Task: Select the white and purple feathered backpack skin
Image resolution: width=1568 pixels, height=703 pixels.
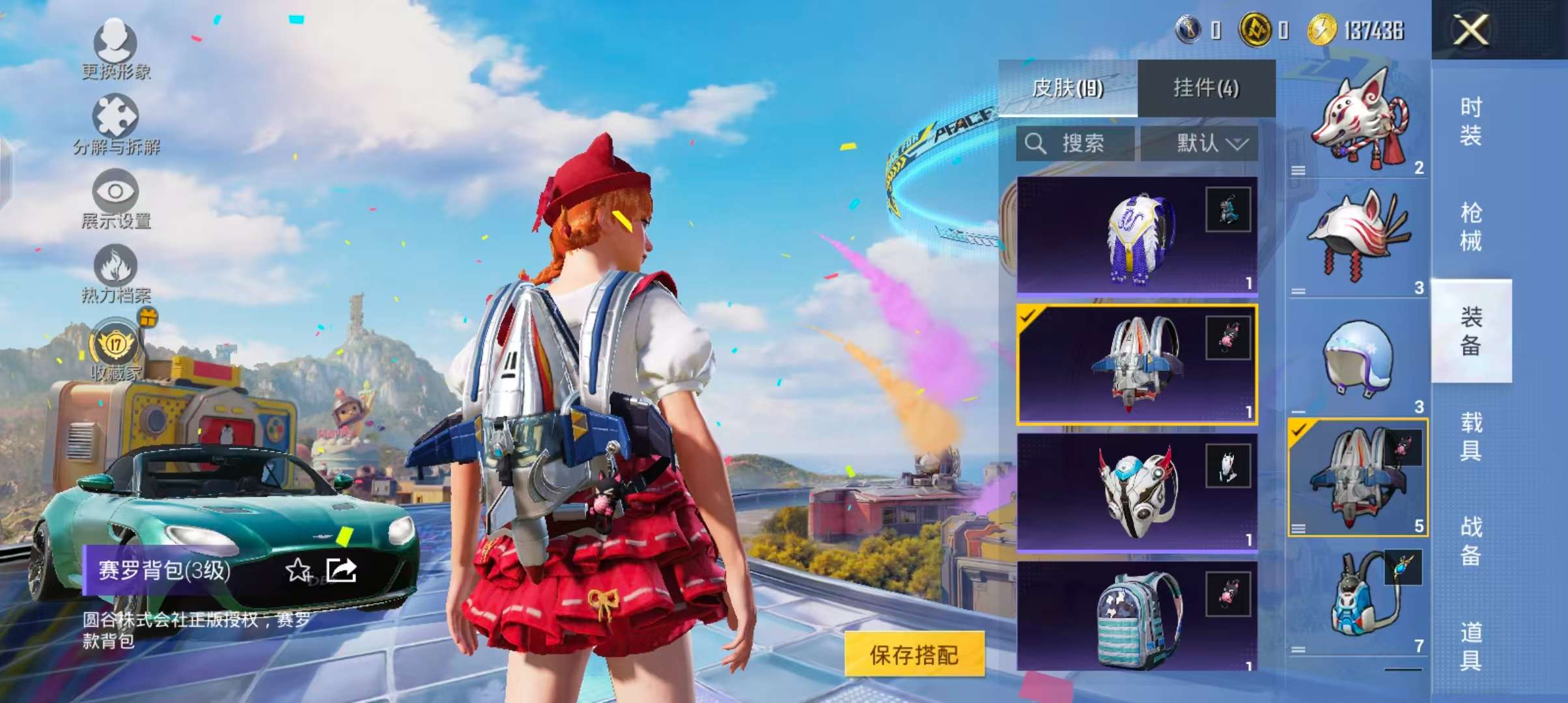Action: [1137, 236]
